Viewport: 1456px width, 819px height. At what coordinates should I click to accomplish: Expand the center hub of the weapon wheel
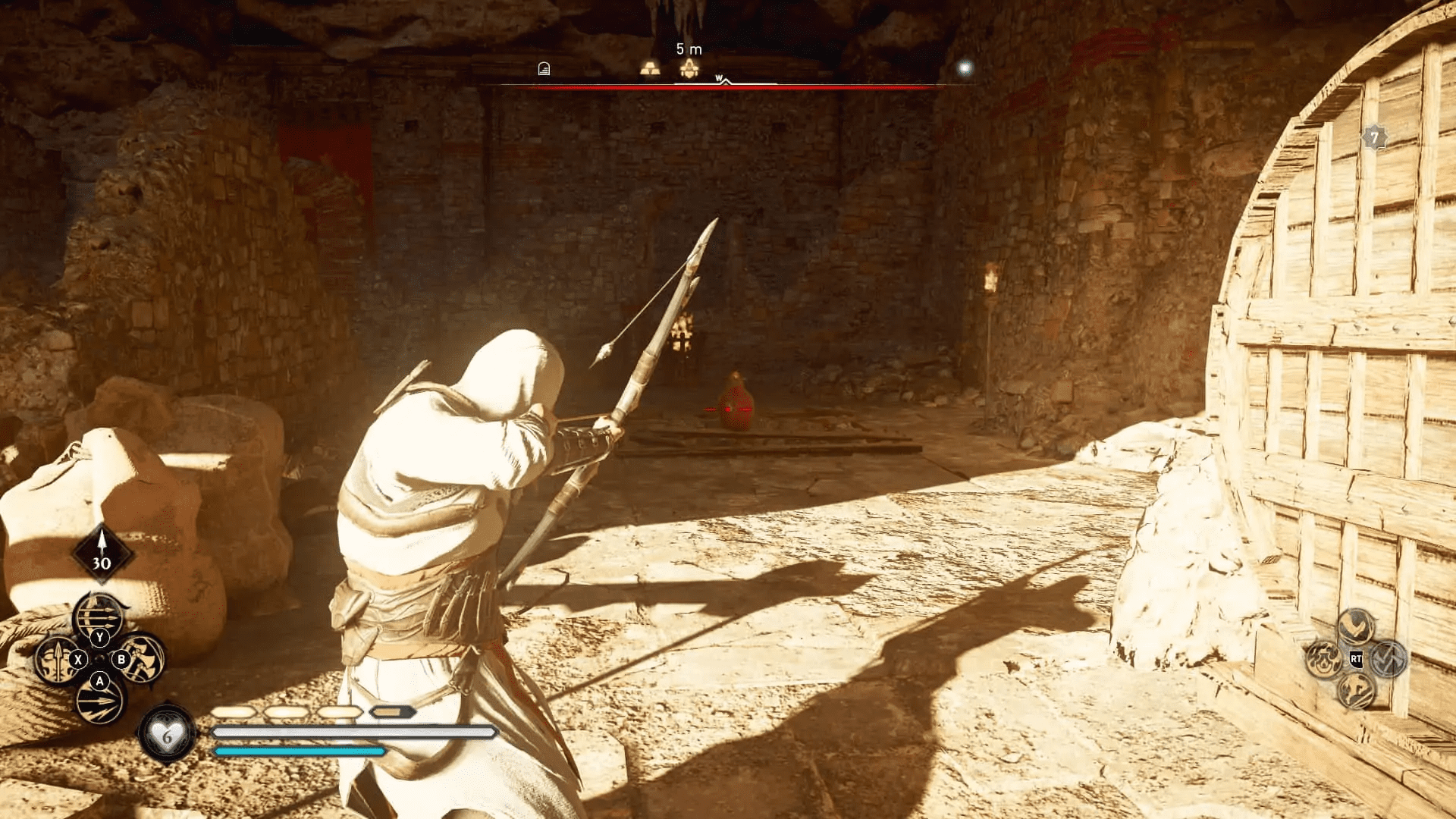coord(100,658)
